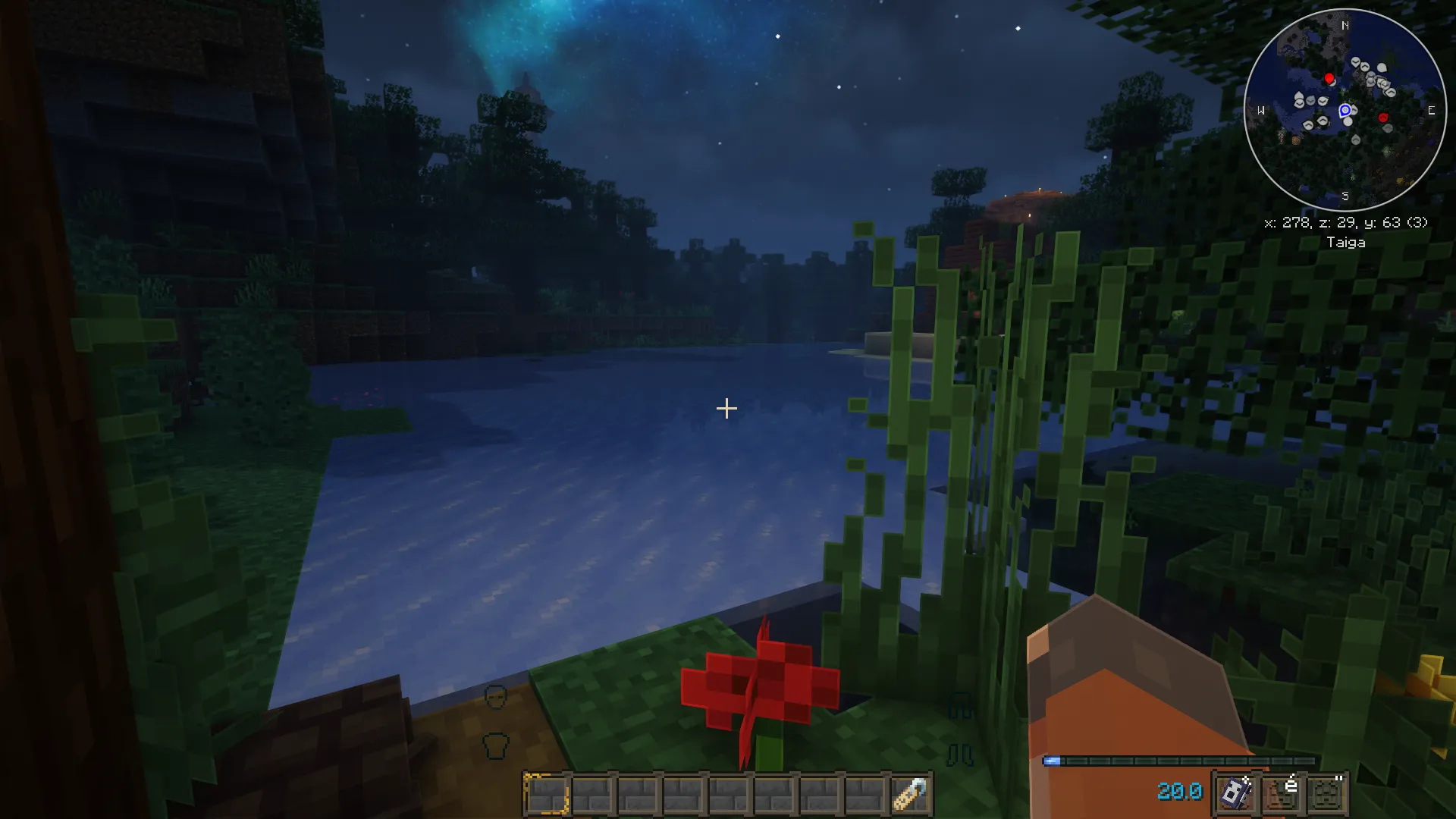The image size is (1456, 819).
Task: Select the first hotbar slot
Action: click(x=546, y=795)
